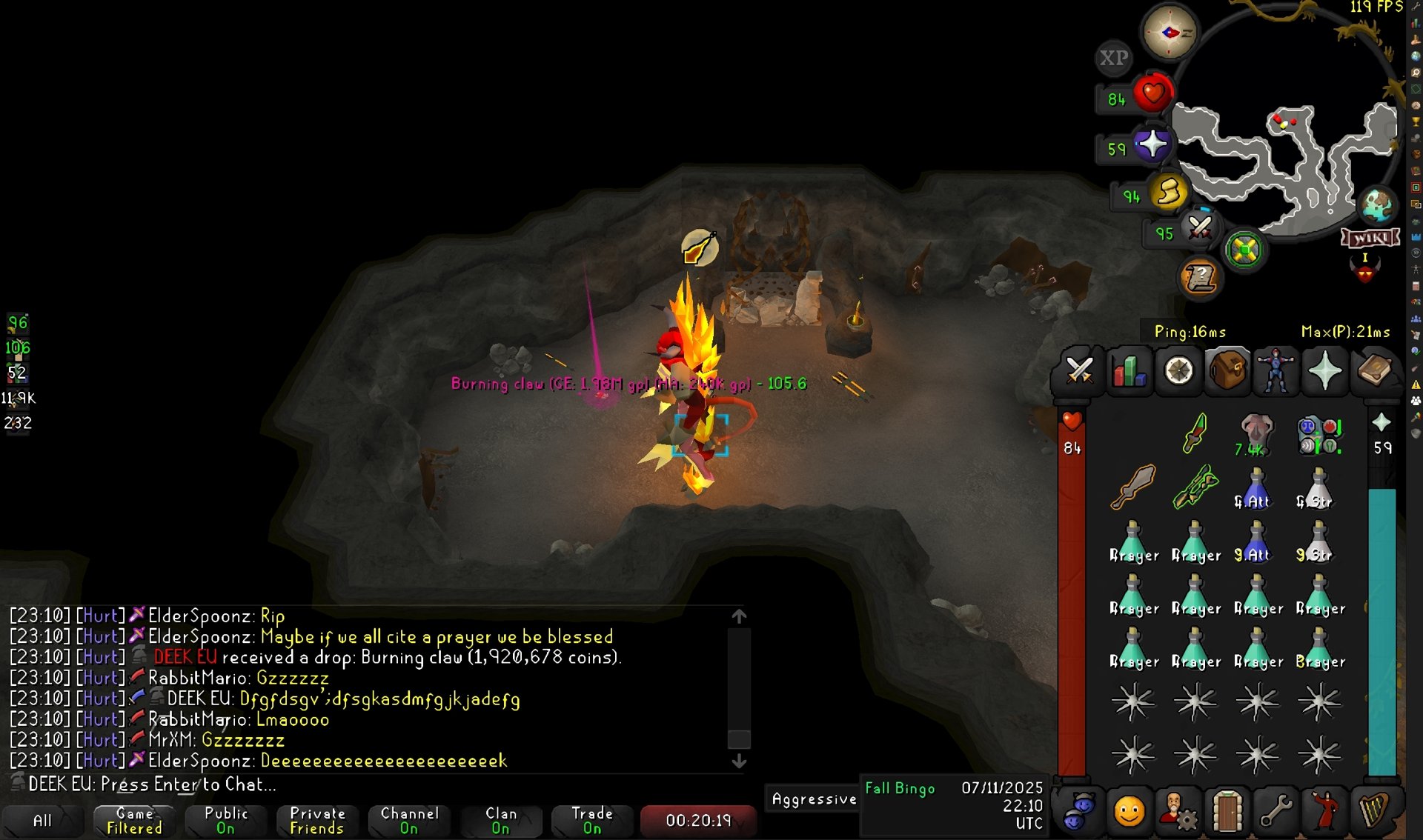Select the Game chat filter tab
The width and height of the screenshot is (1423, 840).
(134, 820)
